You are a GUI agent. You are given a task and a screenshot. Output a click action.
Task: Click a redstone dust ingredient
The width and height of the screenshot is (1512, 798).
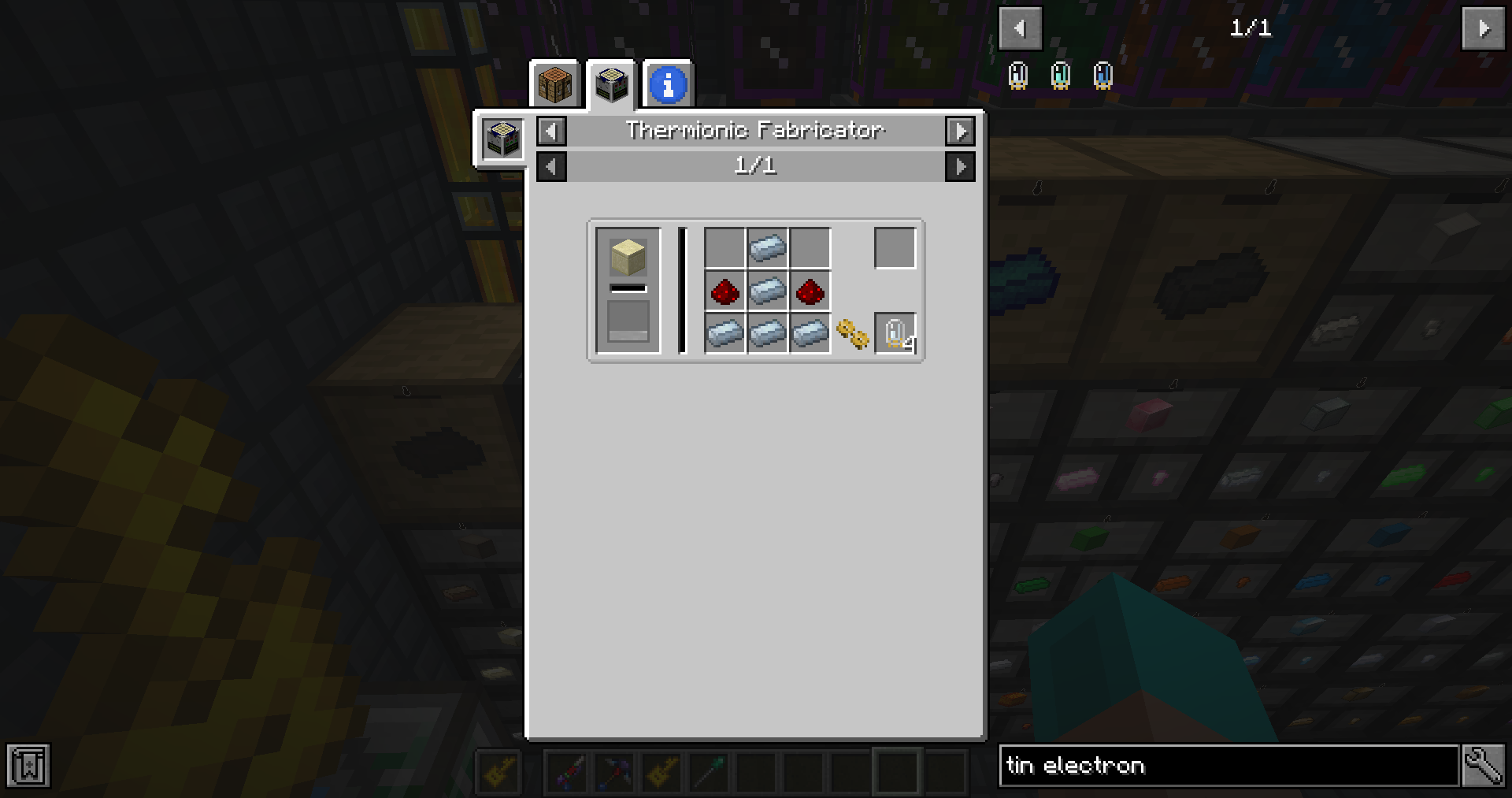click(725, 291)
